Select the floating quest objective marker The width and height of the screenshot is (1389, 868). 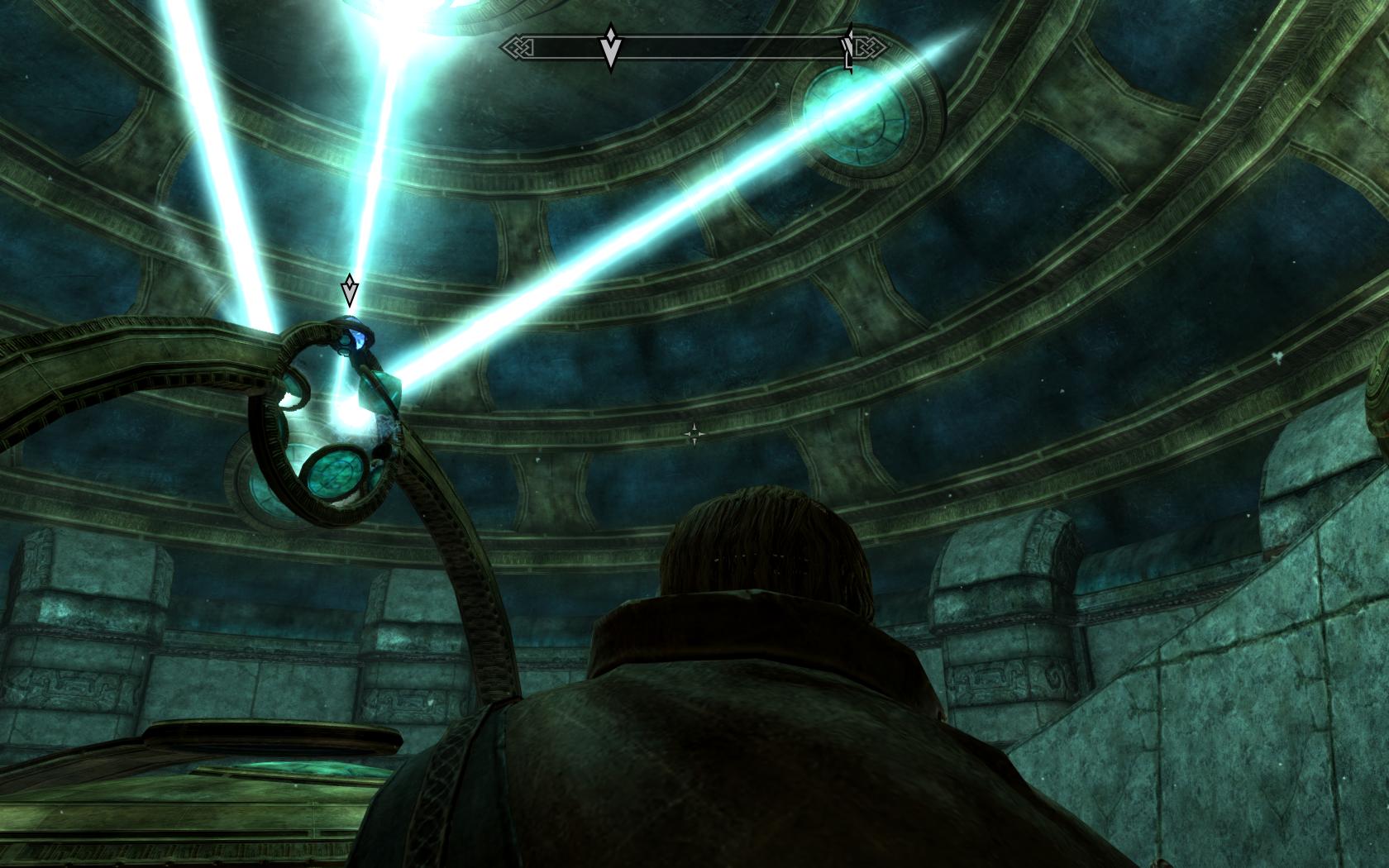[x=350, y=291]
